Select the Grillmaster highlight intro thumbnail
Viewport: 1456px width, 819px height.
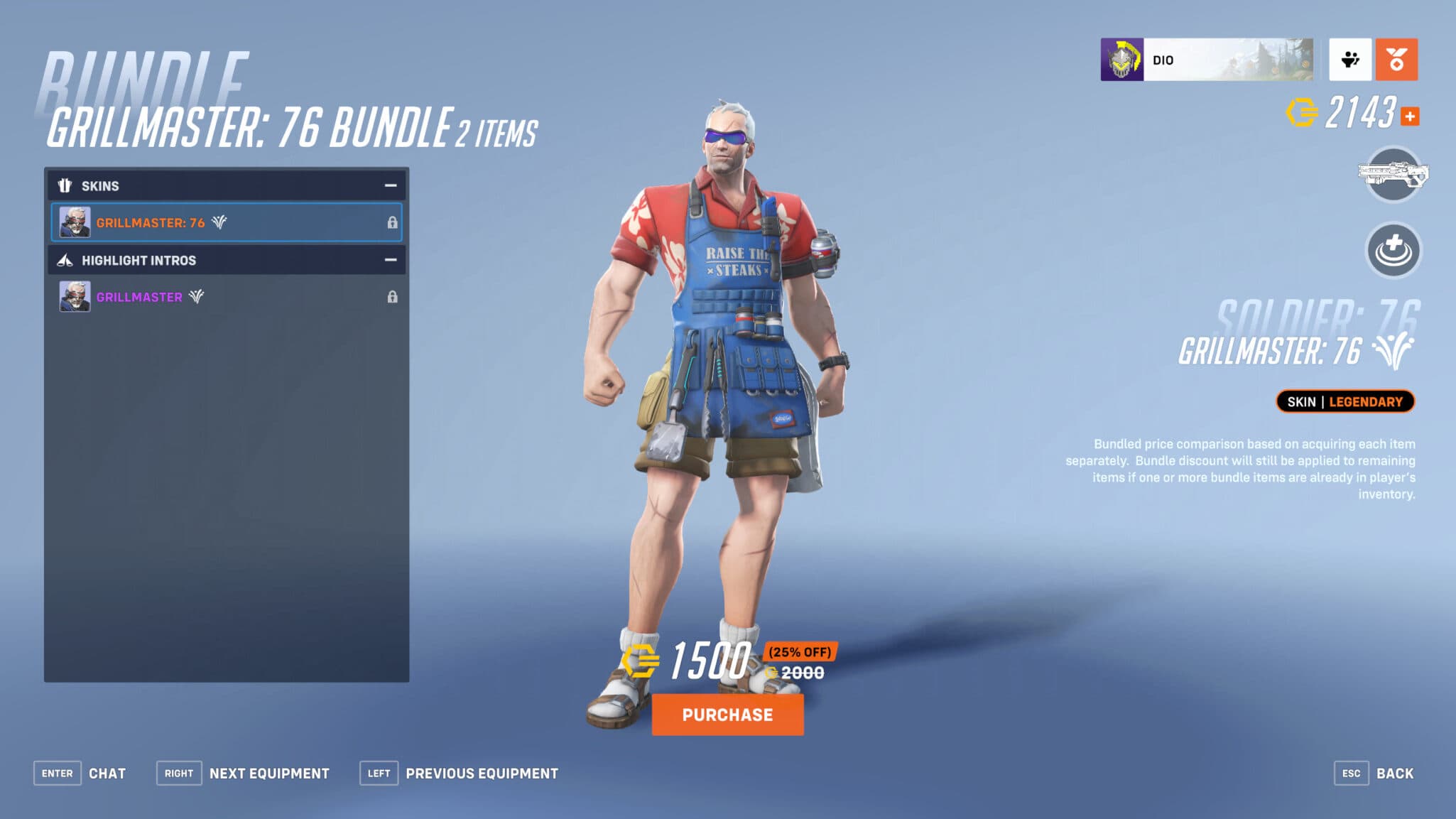click(x=75, y=296)
